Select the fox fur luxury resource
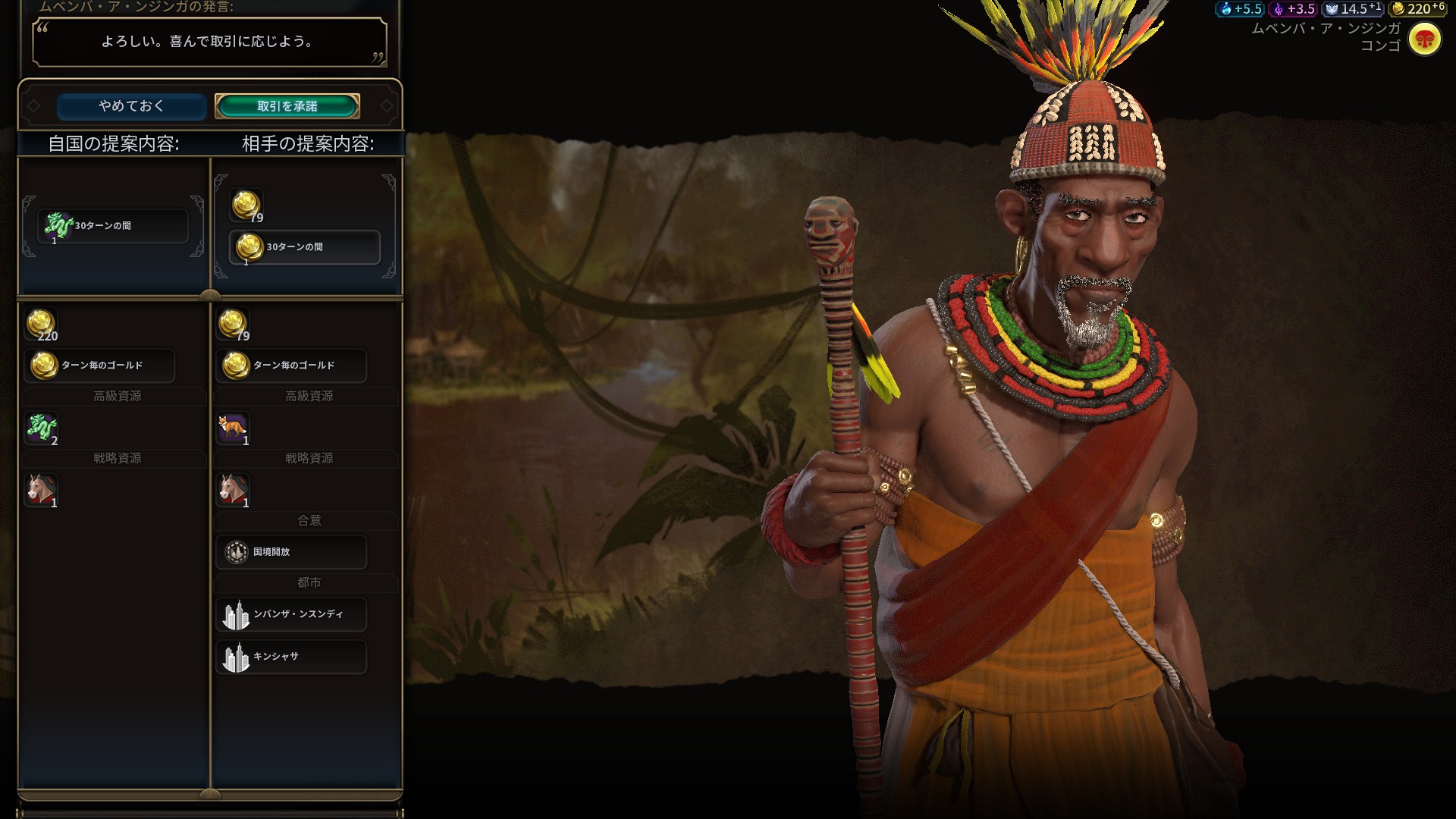This screenshot has height=819, width=1456. coord(233,429)
